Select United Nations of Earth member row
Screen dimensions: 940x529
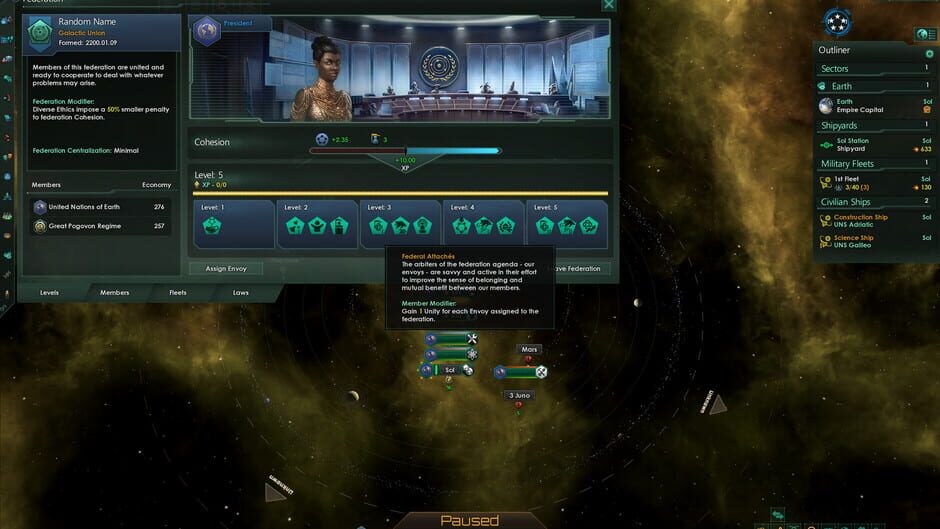tap(98, 207)
